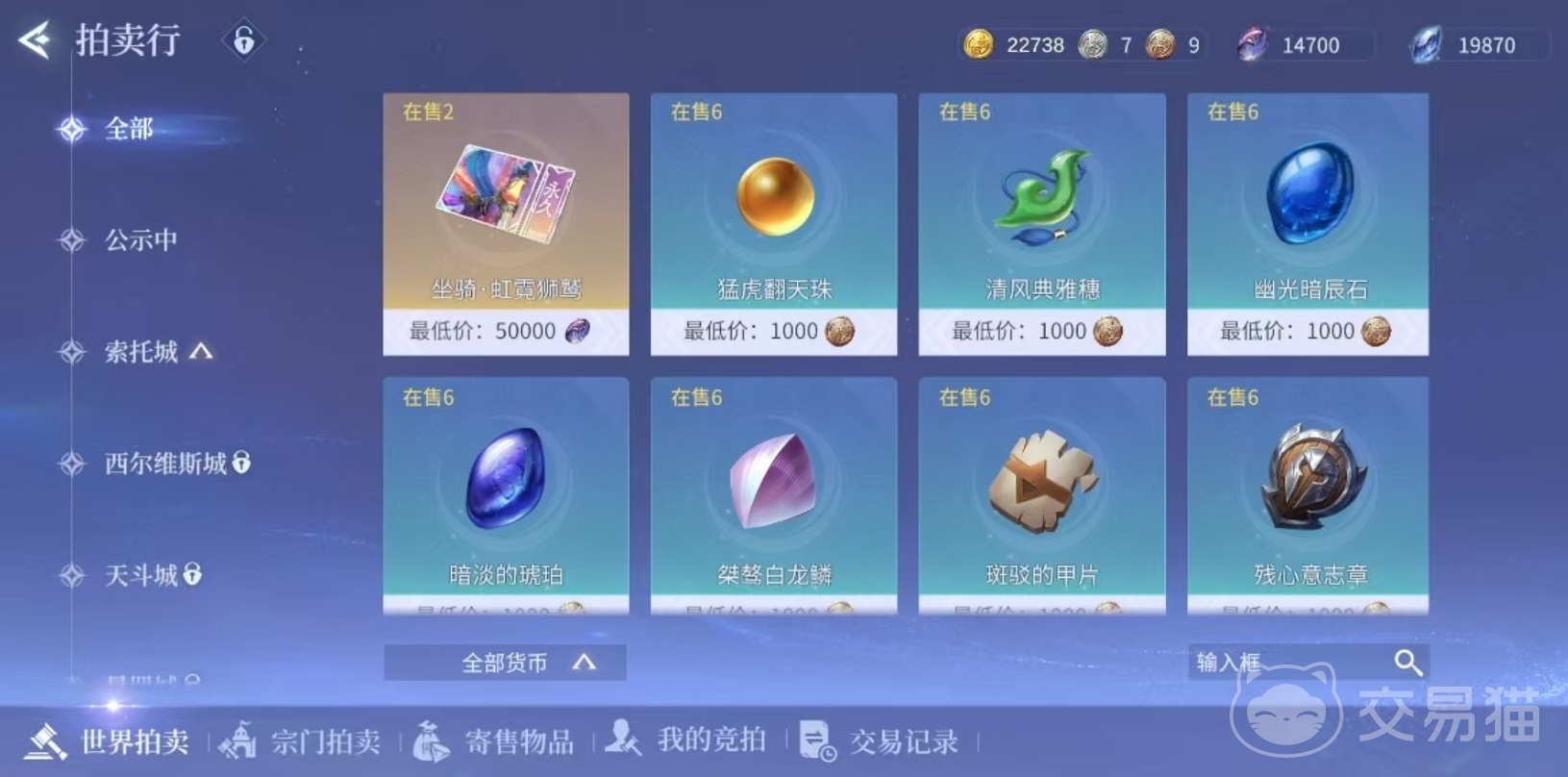Click the purple crystal currency showing 14700
1568x777 pixels.
coord(1252,44)
